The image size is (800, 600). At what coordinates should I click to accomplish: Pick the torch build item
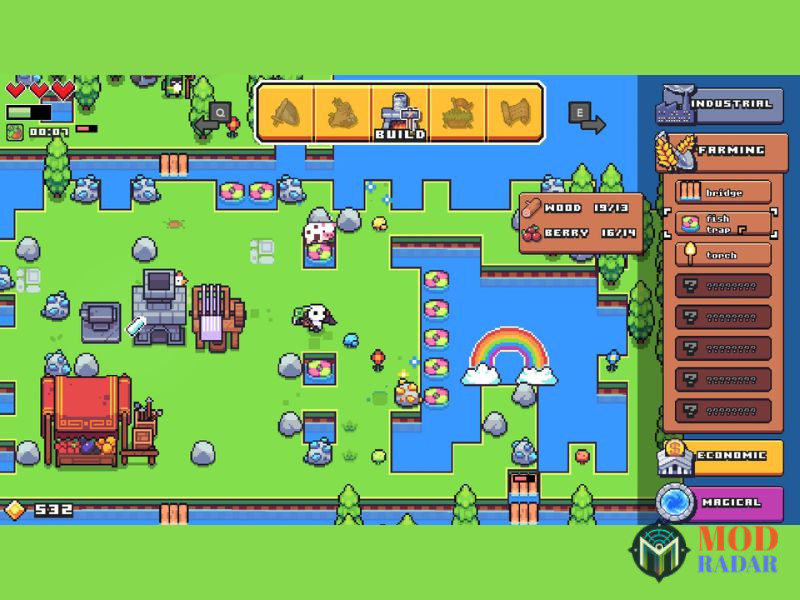tap(722, 254)
